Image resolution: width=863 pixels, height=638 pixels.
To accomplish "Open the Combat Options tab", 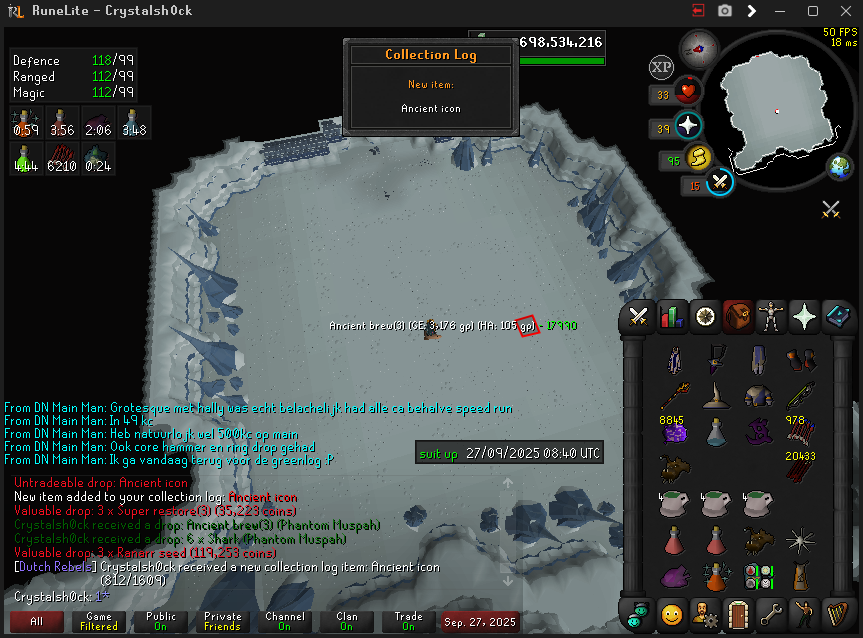I will [639, 317].
